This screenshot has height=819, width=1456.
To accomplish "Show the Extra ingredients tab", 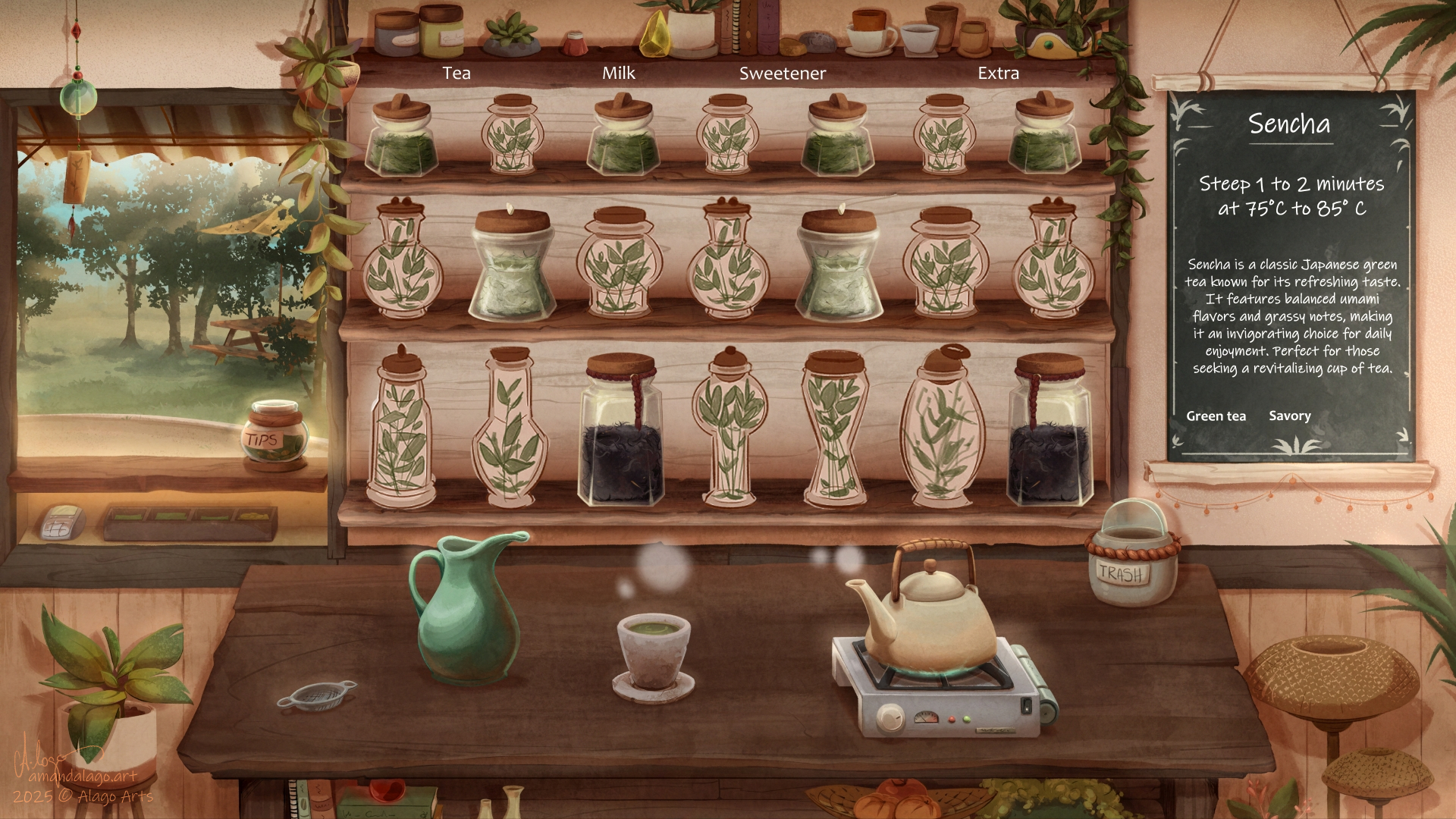I will 998,74.
